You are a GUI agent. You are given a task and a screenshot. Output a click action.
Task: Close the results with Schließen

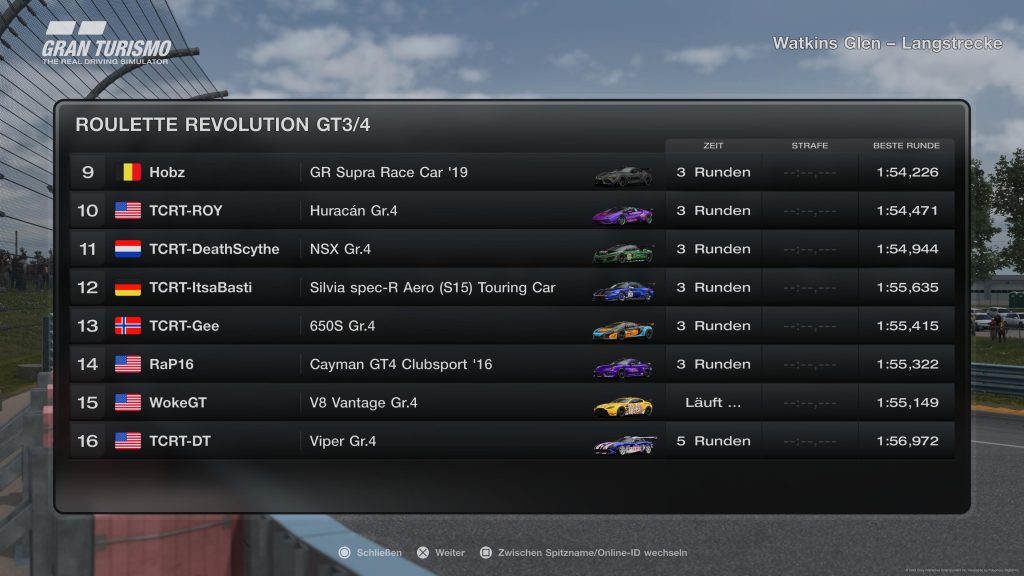coord(371,552)
